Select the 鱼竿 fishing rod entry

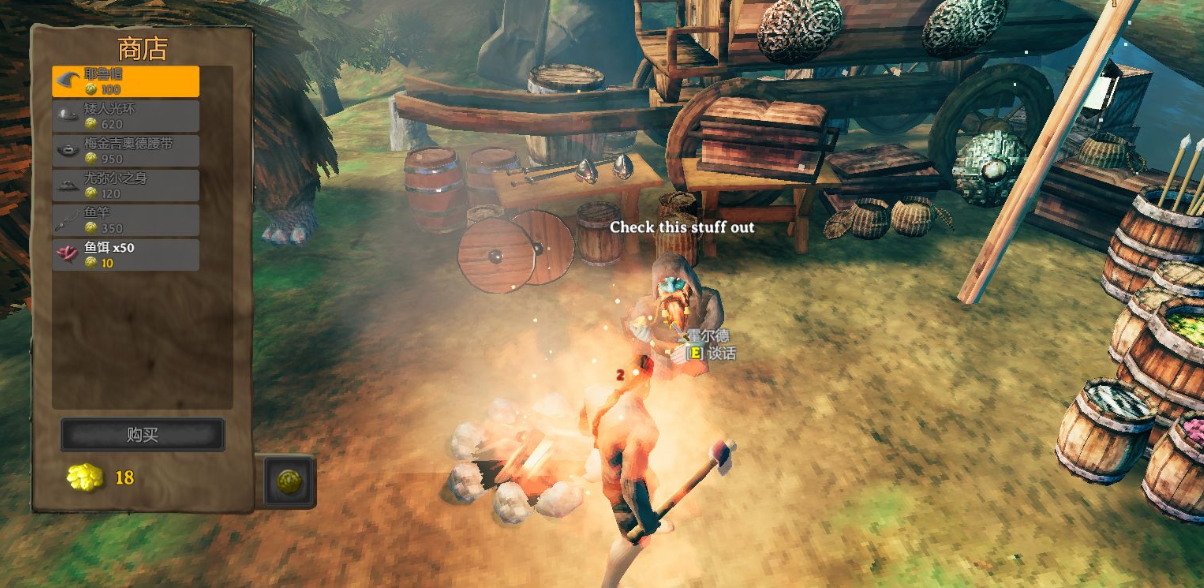(x=126, y=220)
